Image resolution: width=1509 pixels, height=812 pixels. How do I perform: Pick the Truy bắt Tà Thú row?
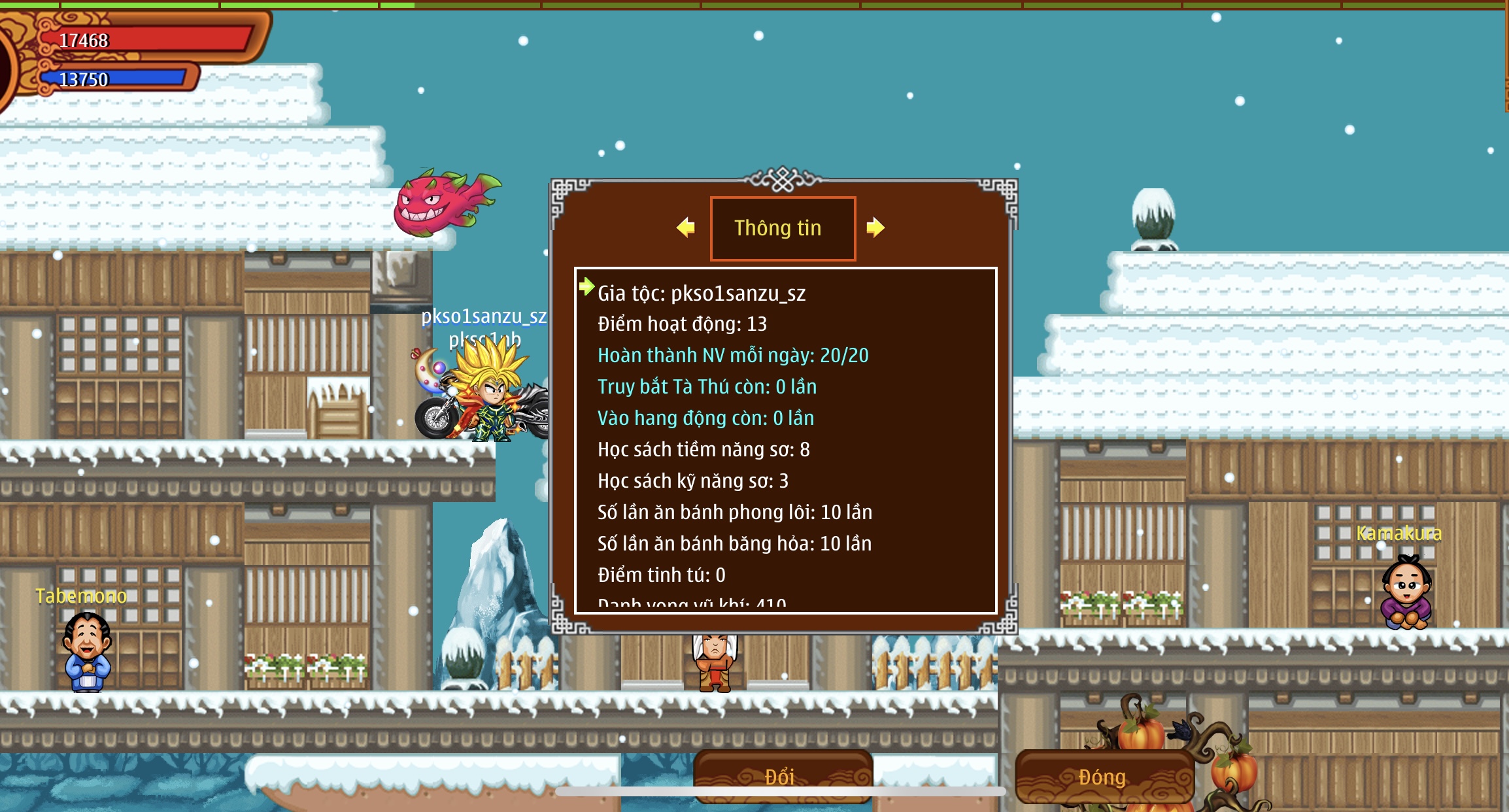click(707, 386)
